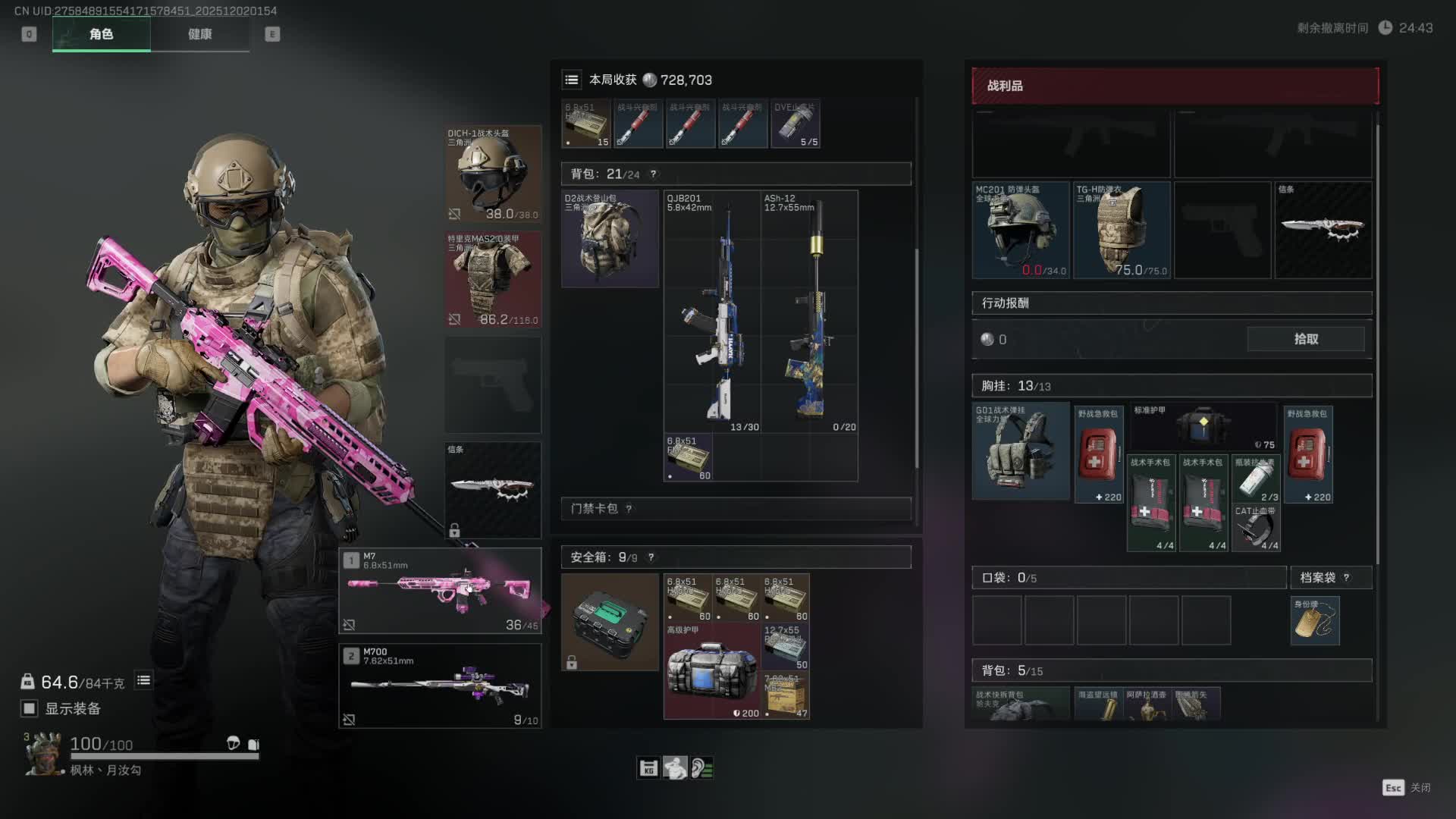Toggle the 显示装备 checkbox

click(x=30, y=708)
